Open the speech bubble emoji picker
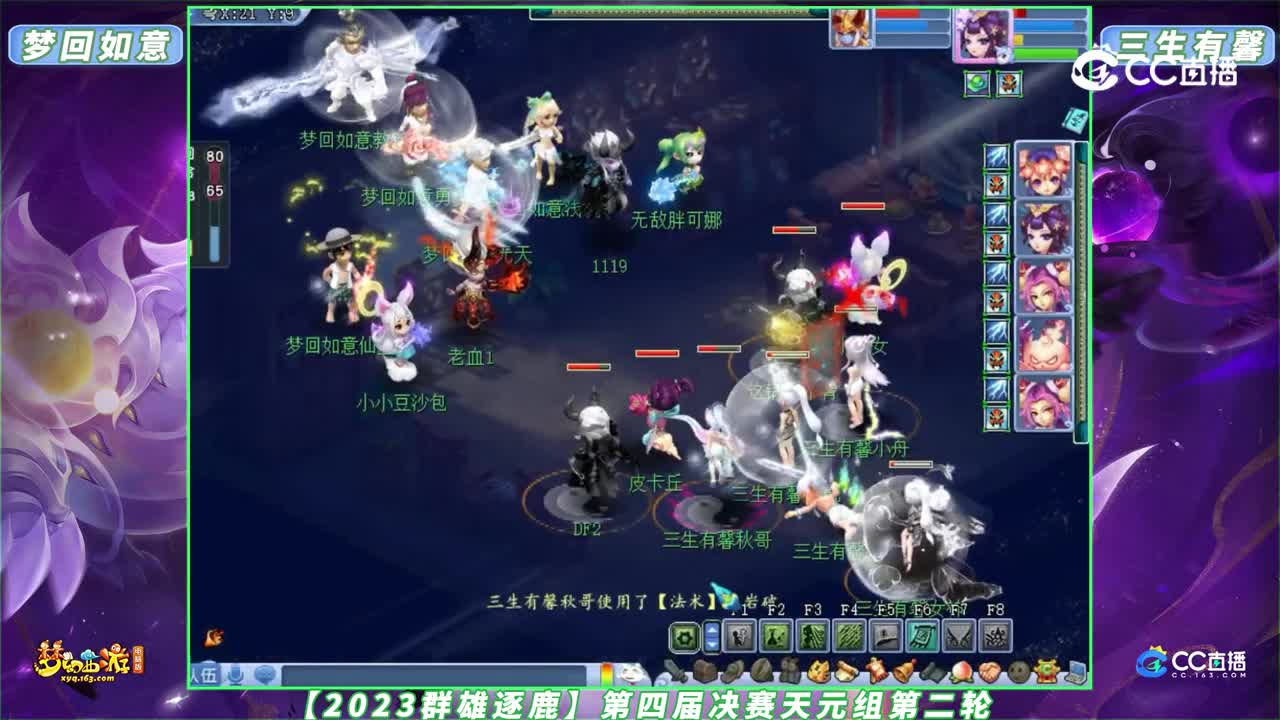The width and height of the screenshot is (1280, 720). pyautogui.click(x=267, y=672)
